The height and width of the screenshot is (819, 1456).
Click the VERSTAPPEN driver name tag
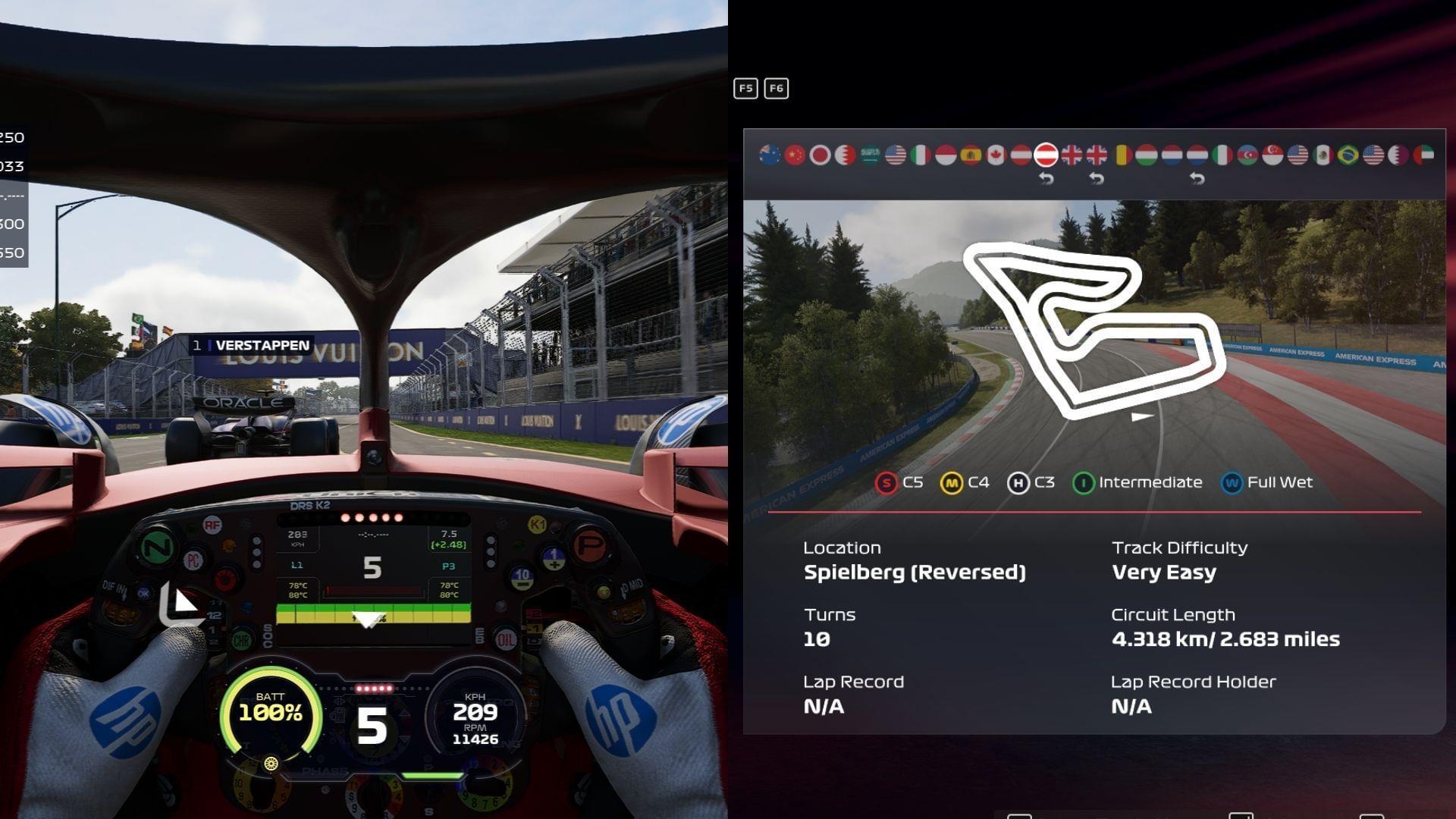252,344
